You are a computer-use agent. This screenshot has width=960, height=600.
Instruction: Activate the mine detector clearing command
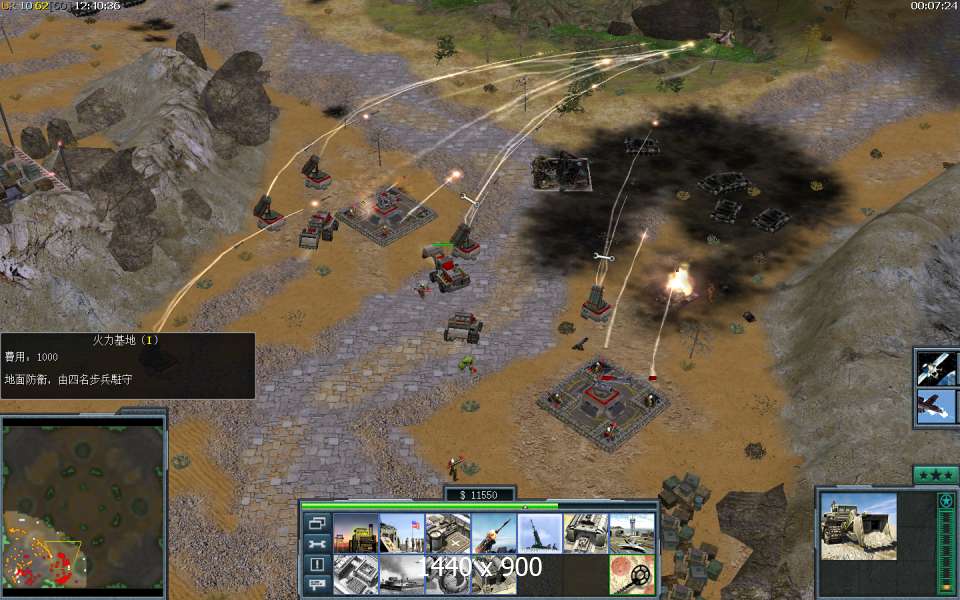coord(632,575)
